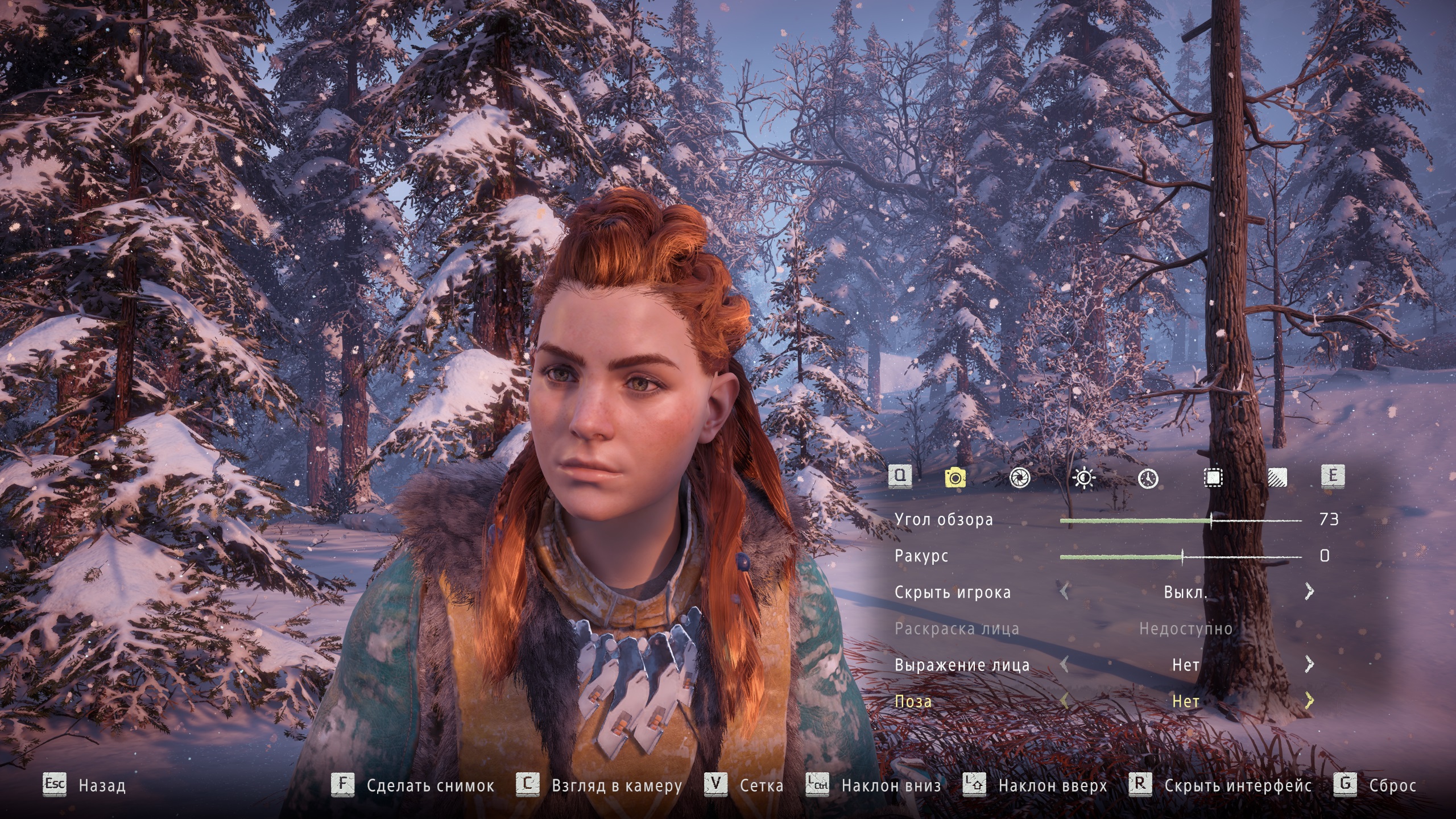
Task: Select next Скрыть игрока option arrow
Action: click(1309, 591)
